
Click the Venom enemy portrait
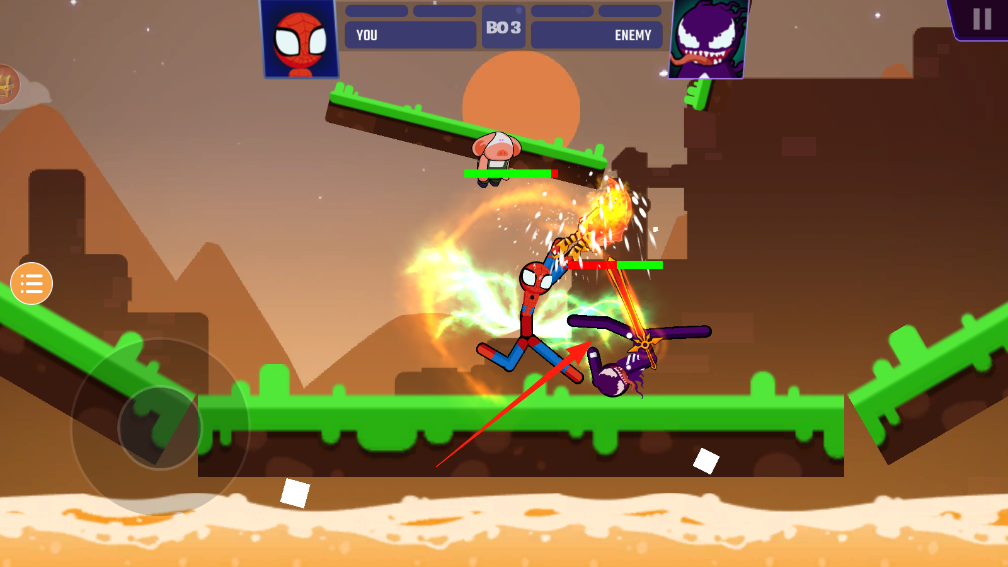pos(709,40)
